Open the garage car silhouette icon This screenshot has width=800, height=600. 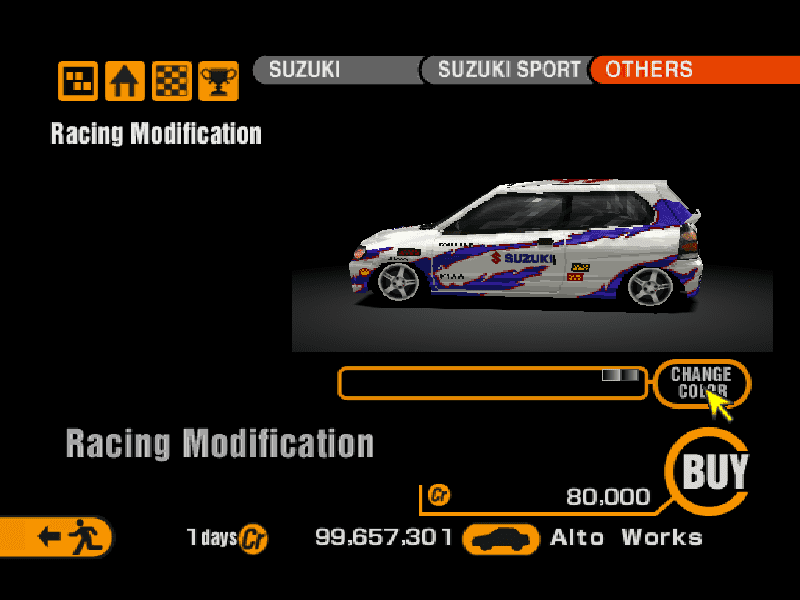point(500,539)
